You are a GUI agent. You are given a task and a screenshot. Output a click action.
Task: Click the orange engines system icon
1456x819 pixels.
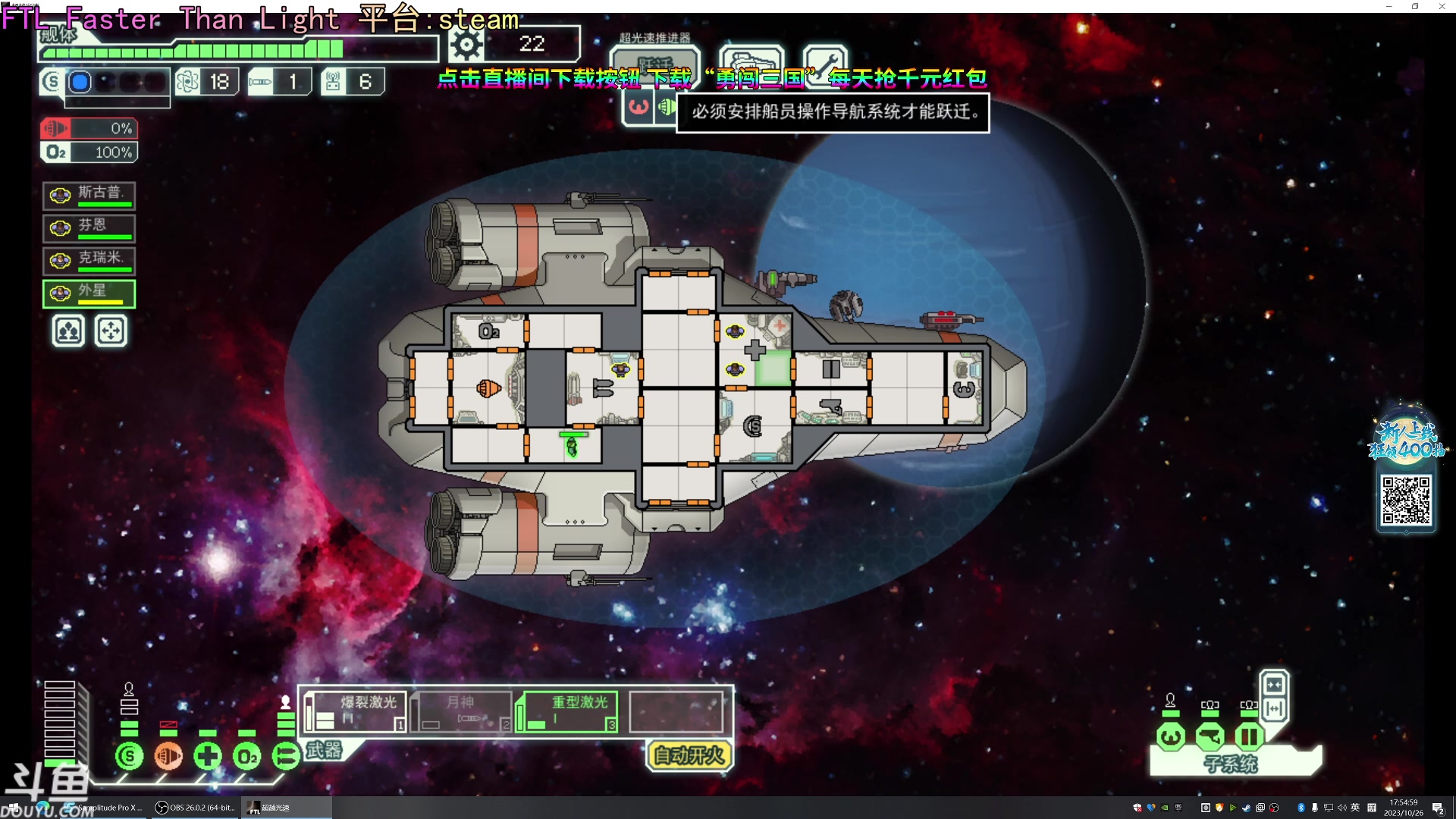168,756
